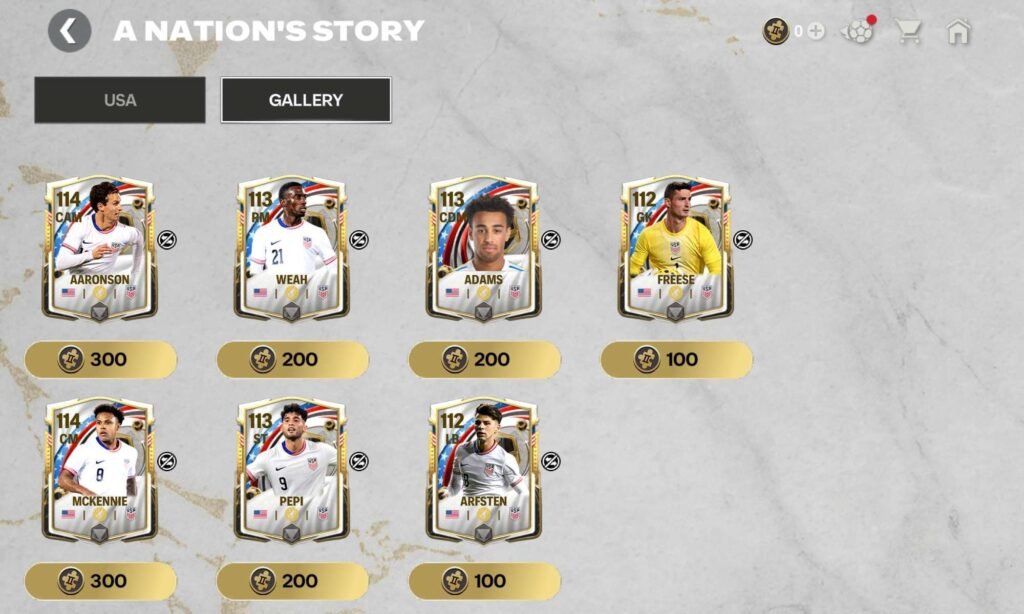Open the Pepi 113 ST card
This screenshot has height=614, width=1024.
(x=292, y=470)
